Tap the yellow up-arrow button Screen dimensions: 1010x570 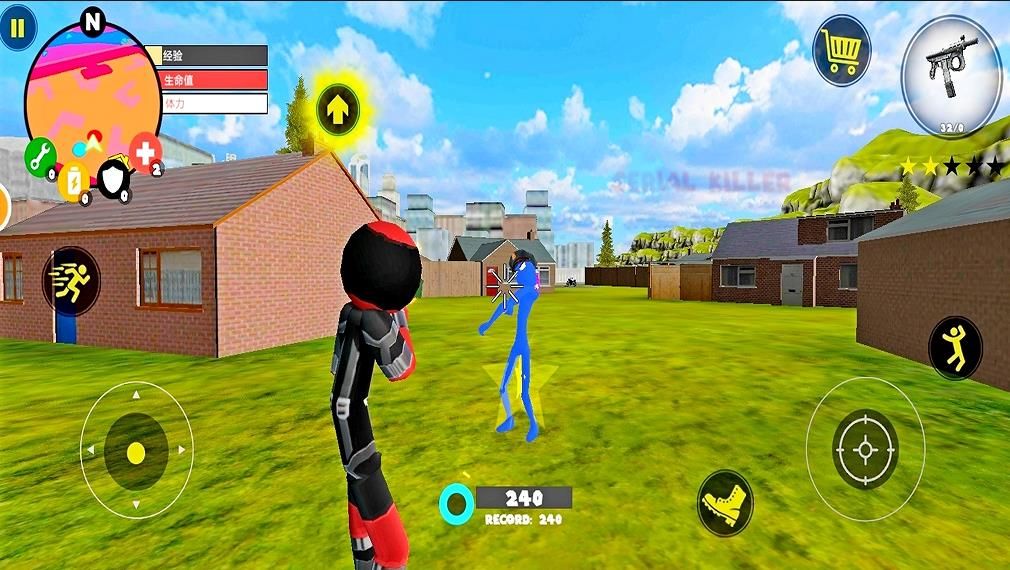pyautogui.click(x=339, y=109)
